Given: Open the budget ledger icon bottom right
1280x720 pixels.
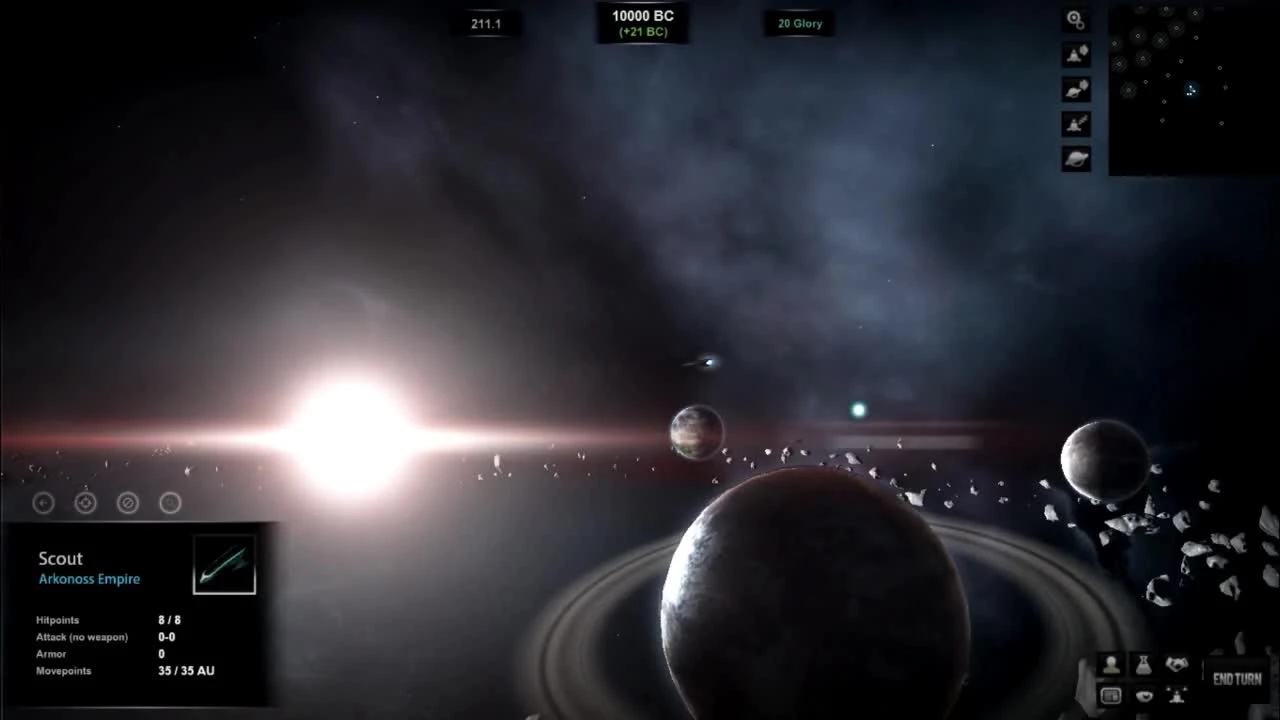Looking at the screenshot, I should [x=1111, y=695].
